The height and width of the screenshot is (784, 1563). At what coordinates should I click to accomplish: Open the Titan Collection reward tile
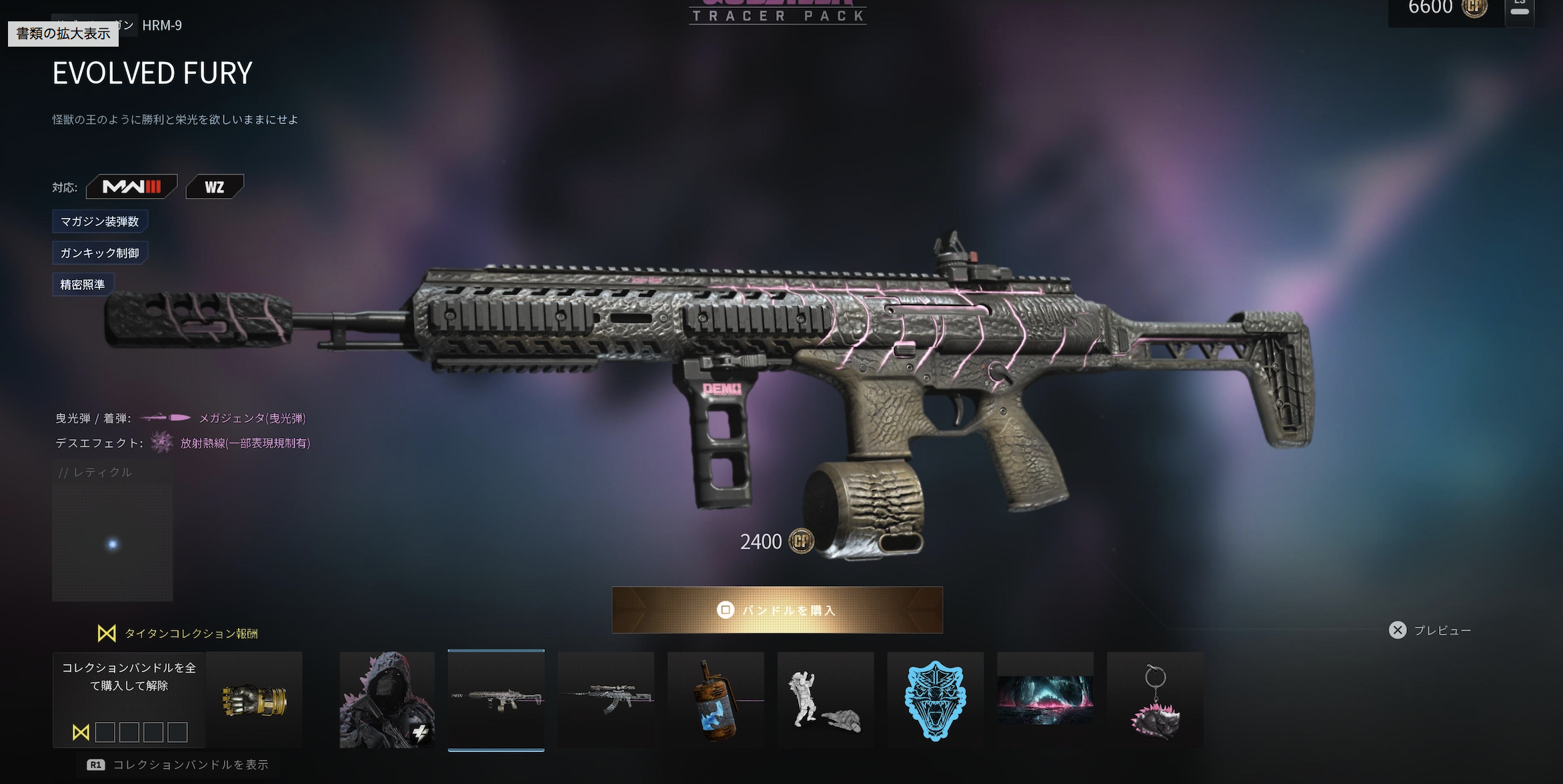click(177, 699)
